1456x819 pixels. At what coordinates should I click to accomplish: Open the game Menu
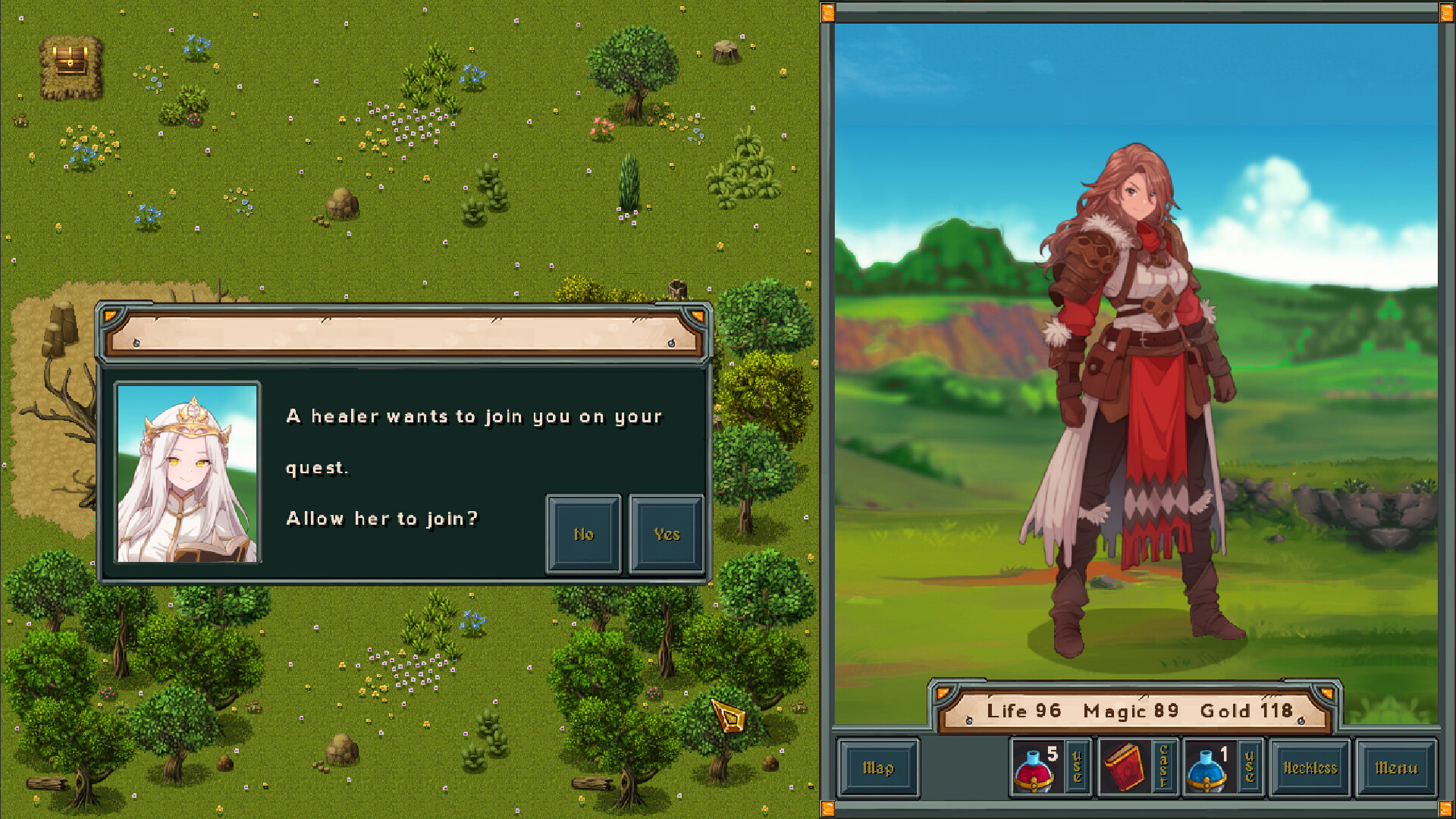(1398, 767)
